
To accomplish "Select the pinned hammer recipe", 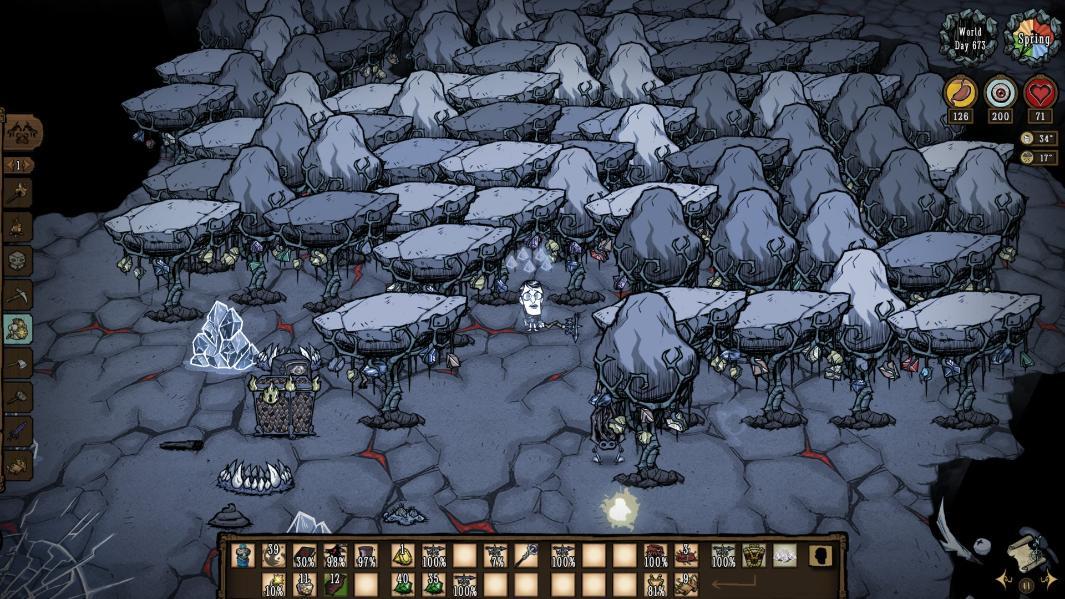I will click(x=18, y=397).
